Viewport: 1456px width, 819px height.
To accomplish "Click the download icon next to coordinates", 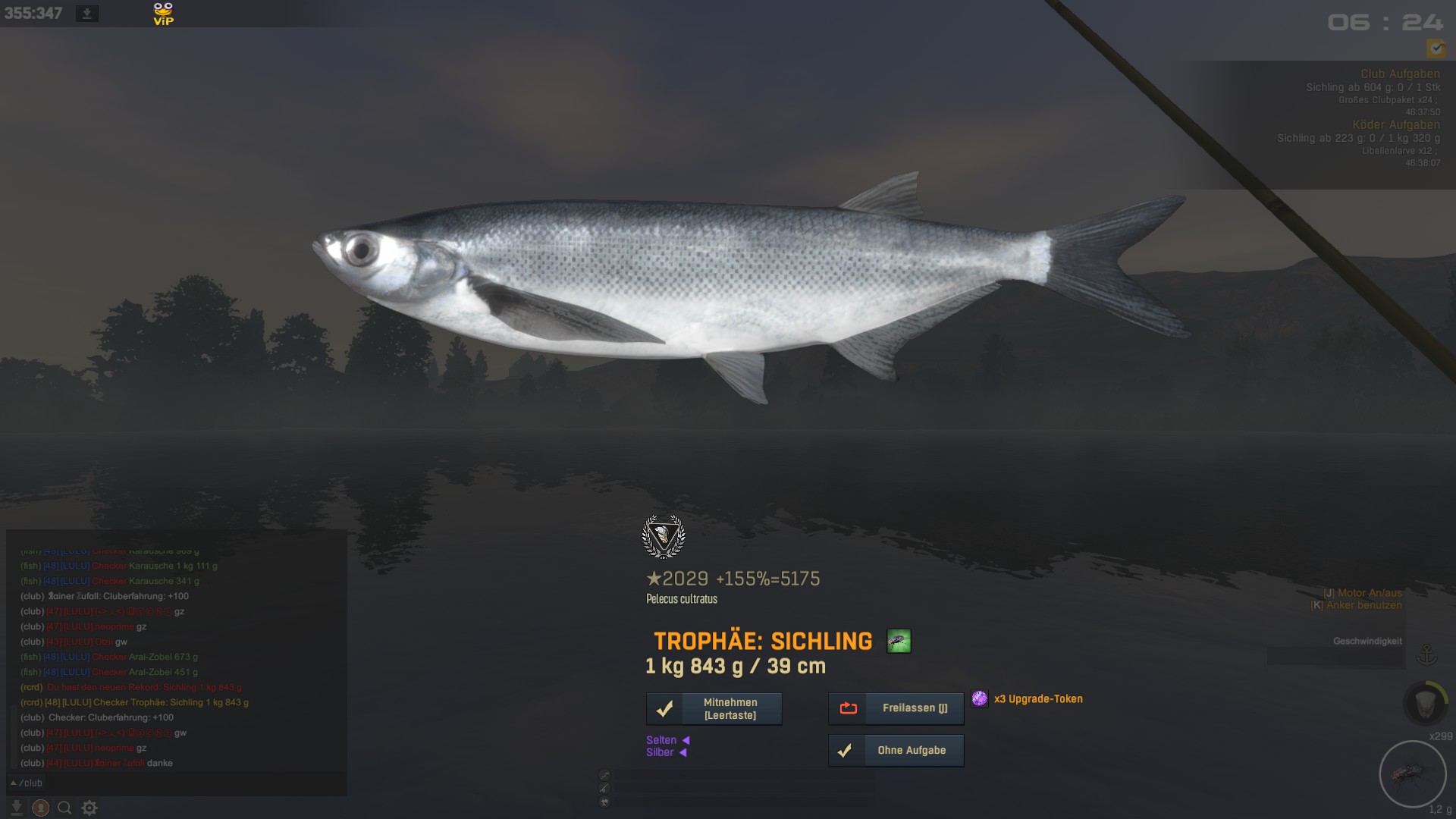I will [x=87, y=14].
